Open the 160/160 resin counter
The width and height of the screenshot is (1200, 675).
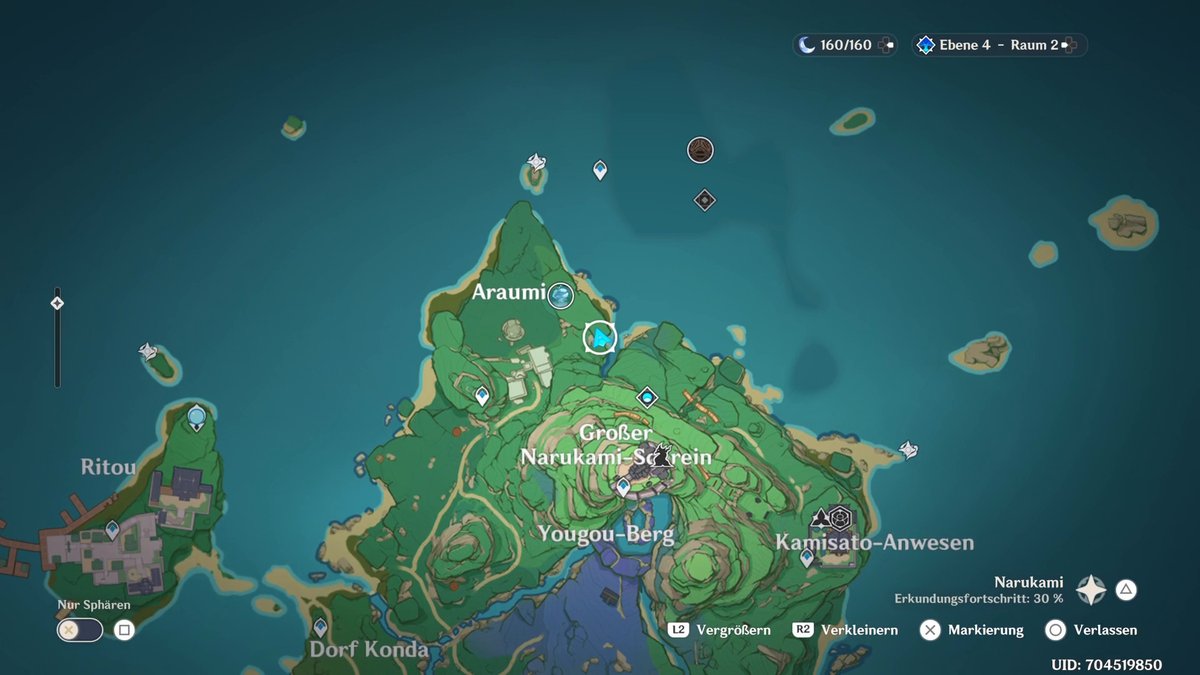(x=845, y=45)
